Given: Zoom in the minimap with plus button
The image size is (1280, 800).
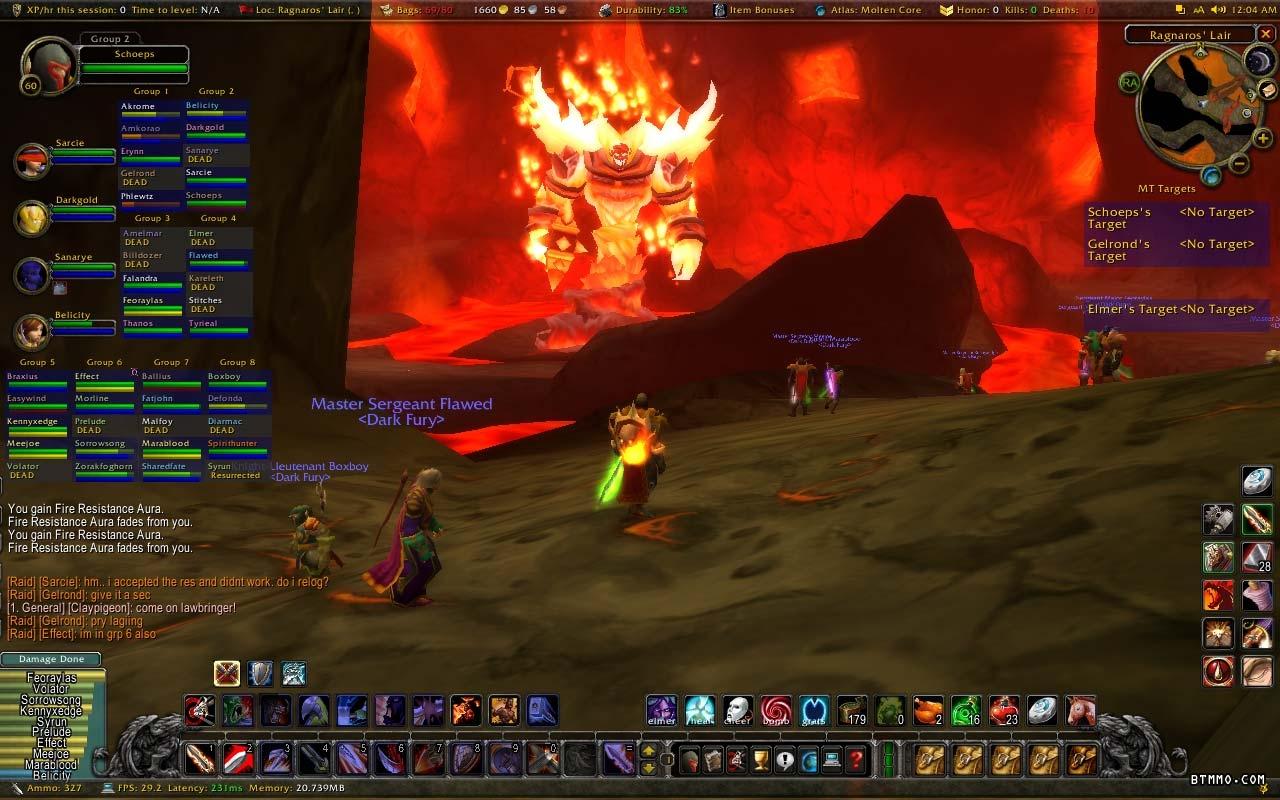Looking at the screenshot, I should pyautogui.click(x=1262, y=139).
